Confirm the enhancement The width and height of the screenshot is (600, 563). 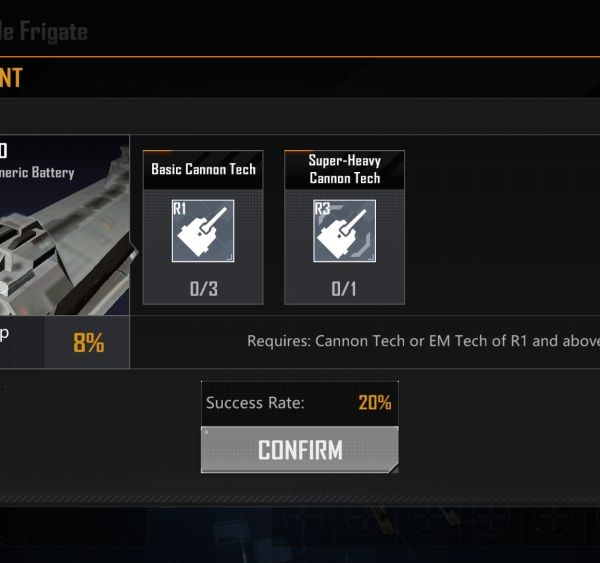[299, 450]
